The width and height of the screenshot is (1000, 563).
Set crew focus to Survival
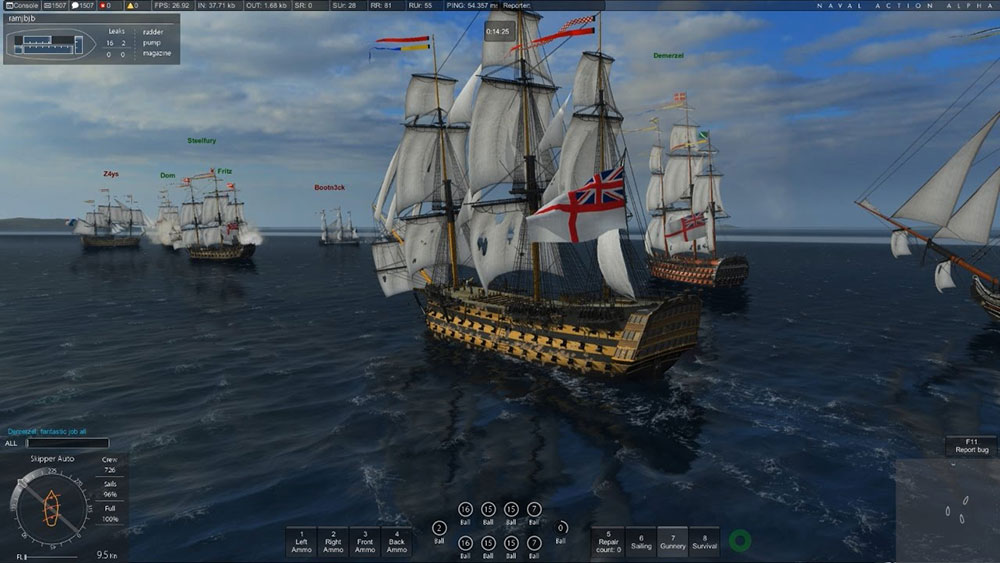tap(704, 542)
